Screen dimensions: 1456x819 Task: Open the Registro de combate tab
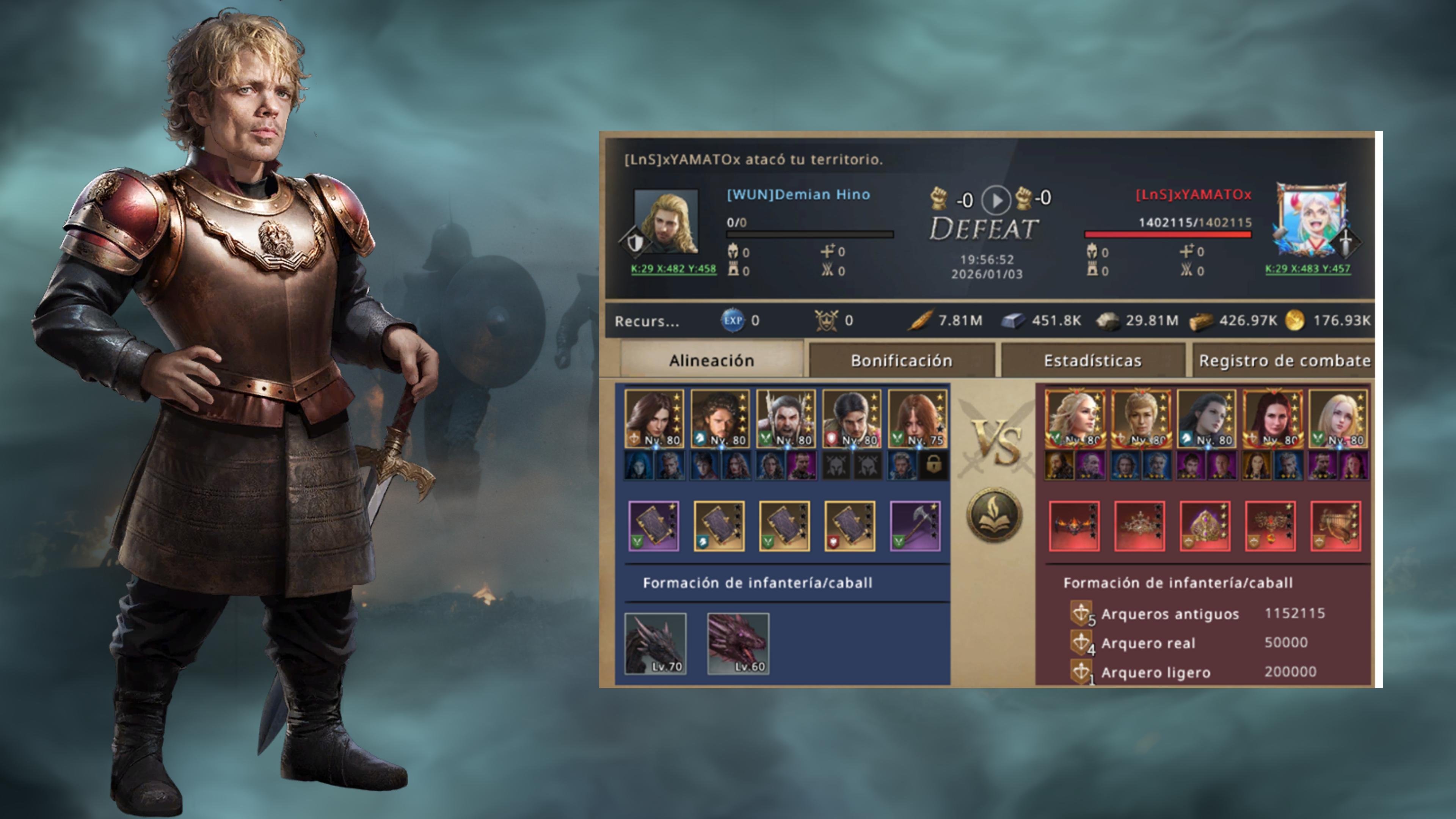[x=1284, y=360]
